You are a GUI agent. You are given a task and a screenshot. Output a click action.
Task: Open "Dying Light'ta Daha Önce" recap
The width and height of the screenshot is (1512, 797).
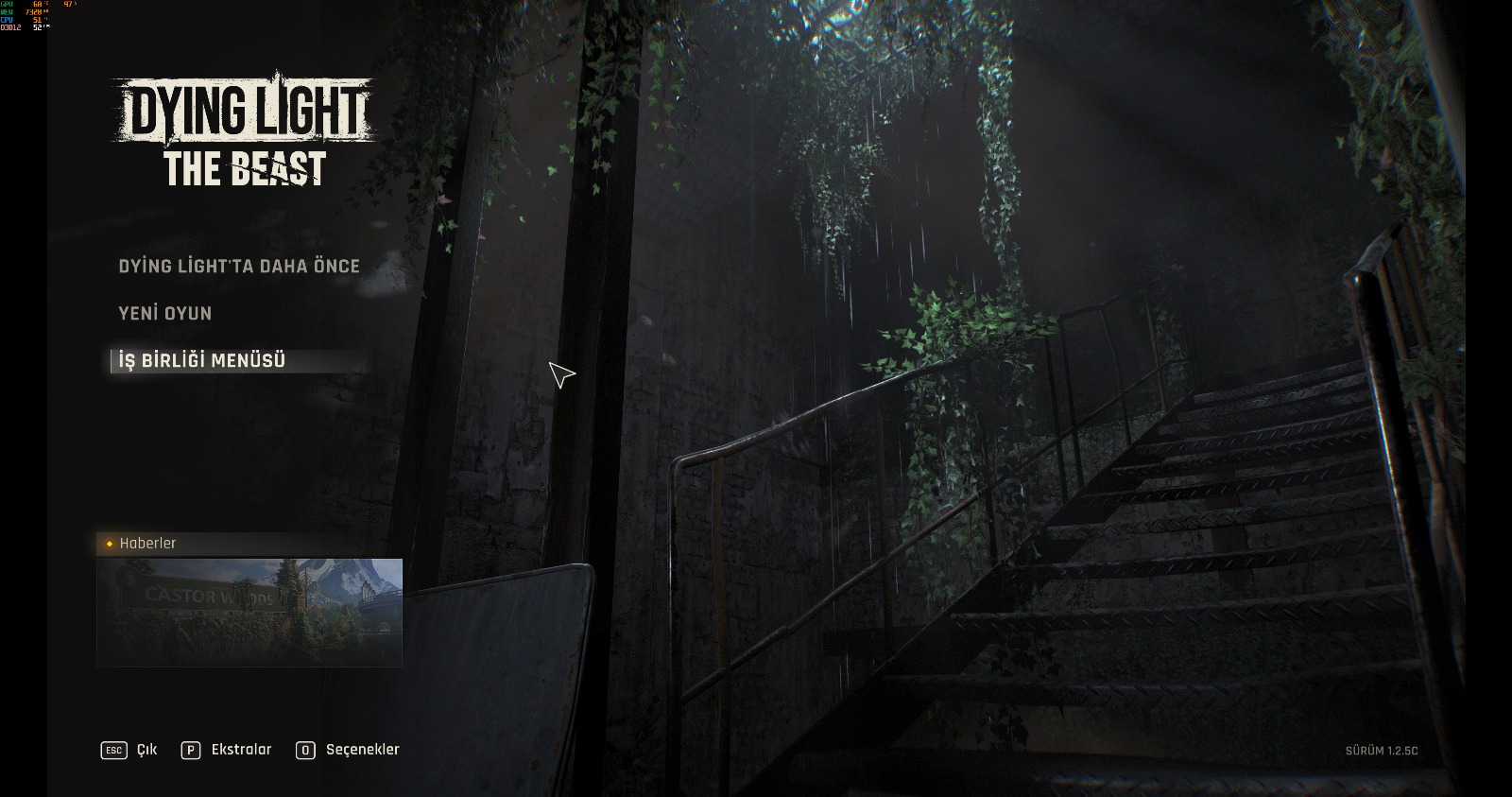239,267
